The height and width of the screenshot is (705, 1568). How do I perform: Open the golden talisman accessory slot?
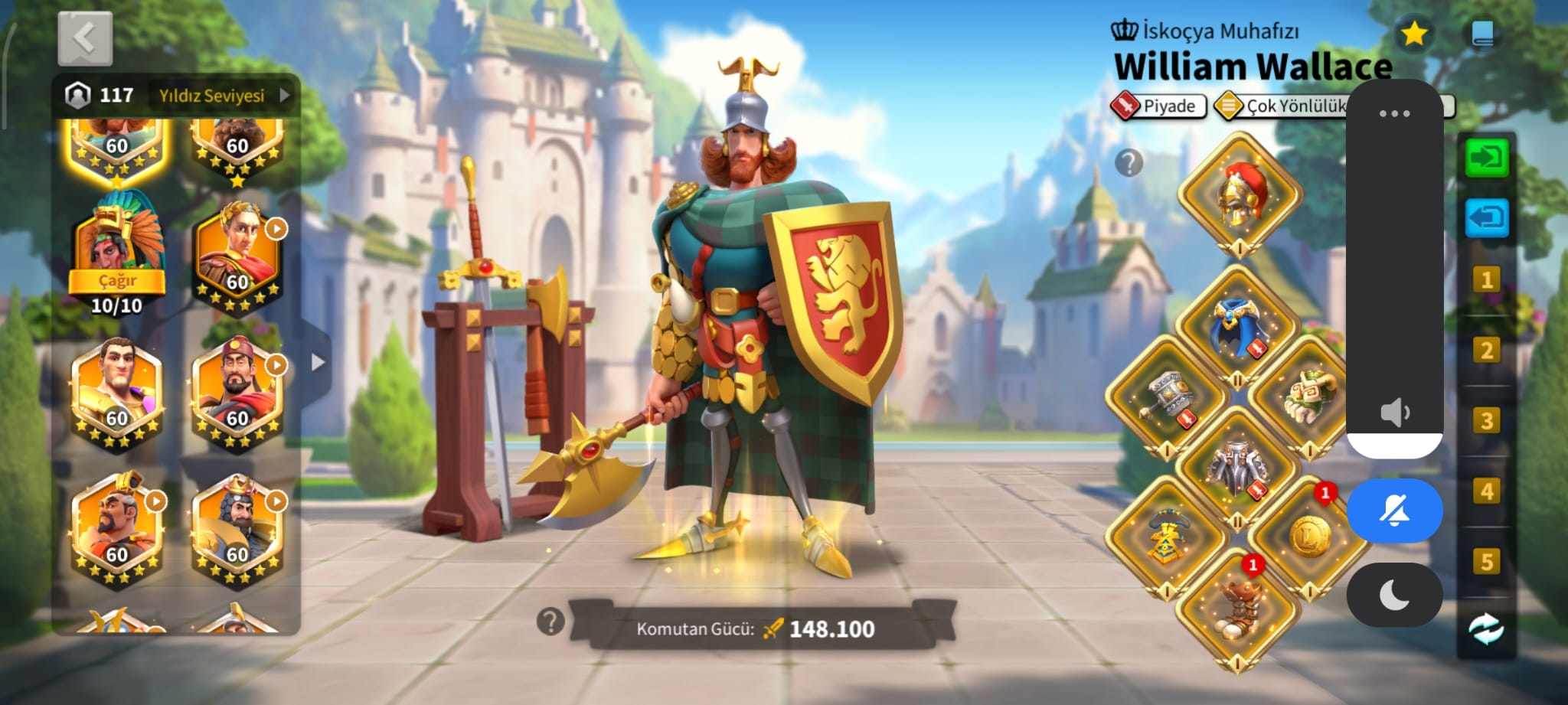coord(1166,536)
